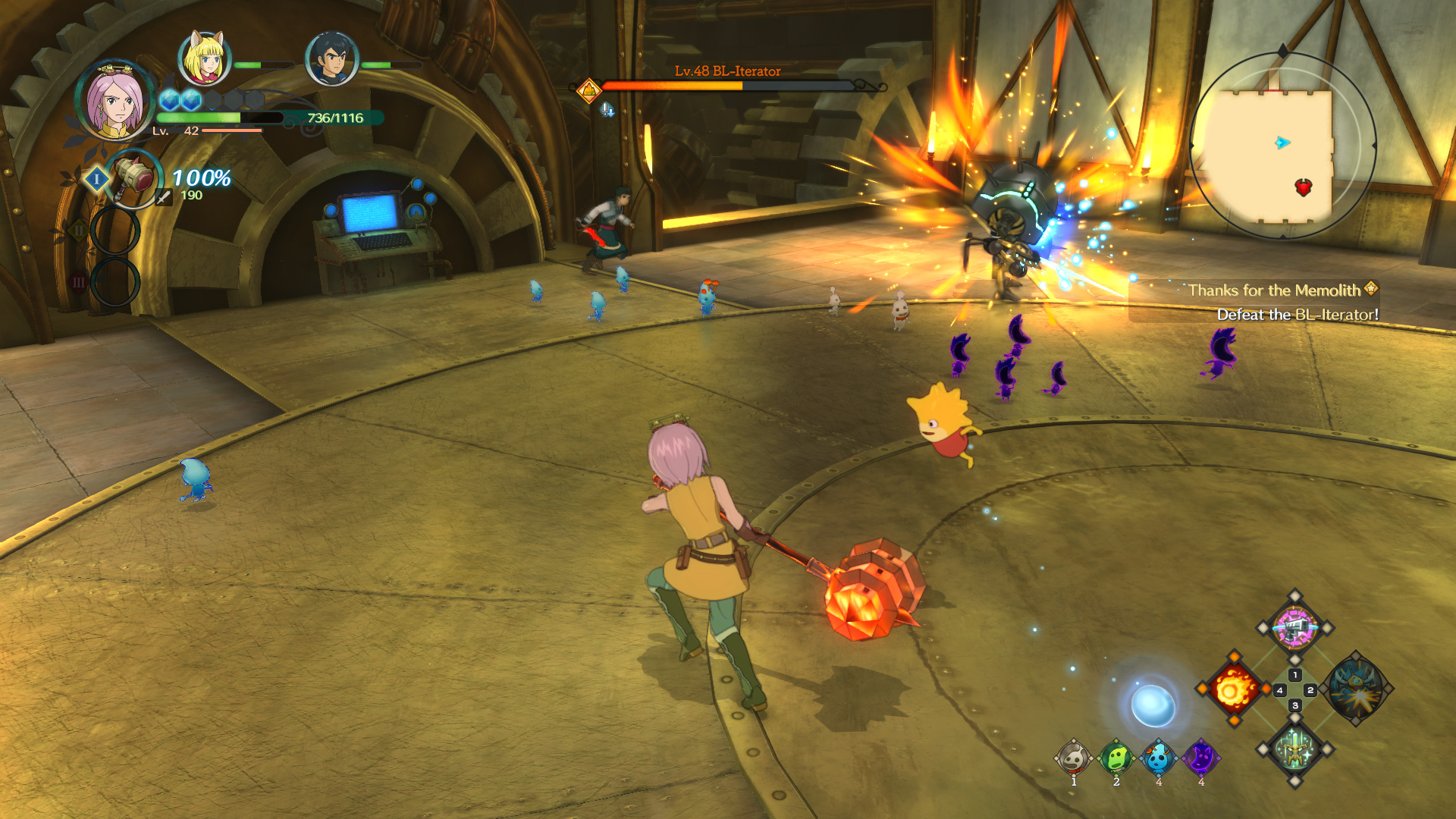The width and height of the screenshot is (1456, 819).
Task: Select the white higgledy icon
Action: [1073, 758]
